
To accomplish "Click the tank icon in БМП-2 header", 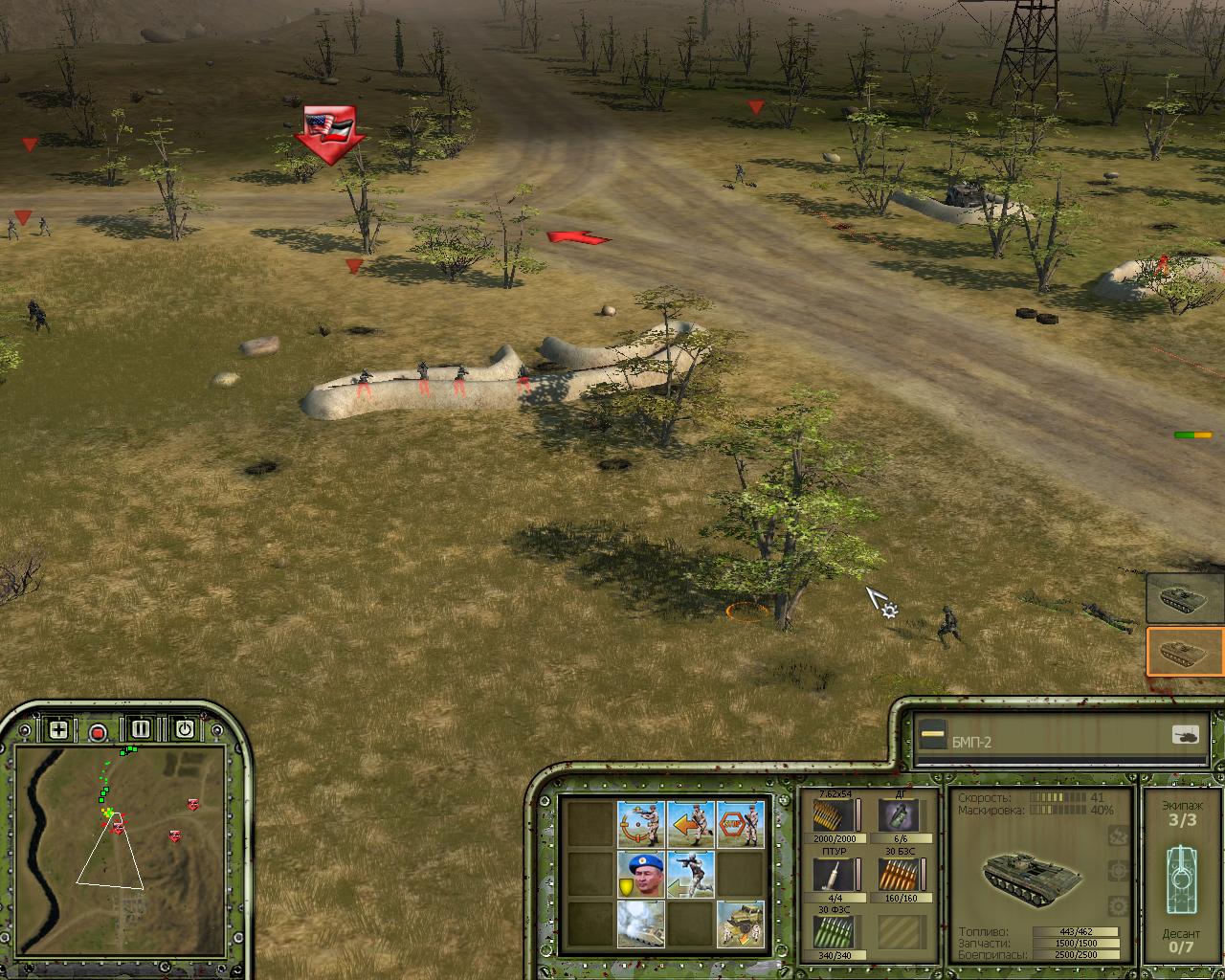I will pos(1185,736).
